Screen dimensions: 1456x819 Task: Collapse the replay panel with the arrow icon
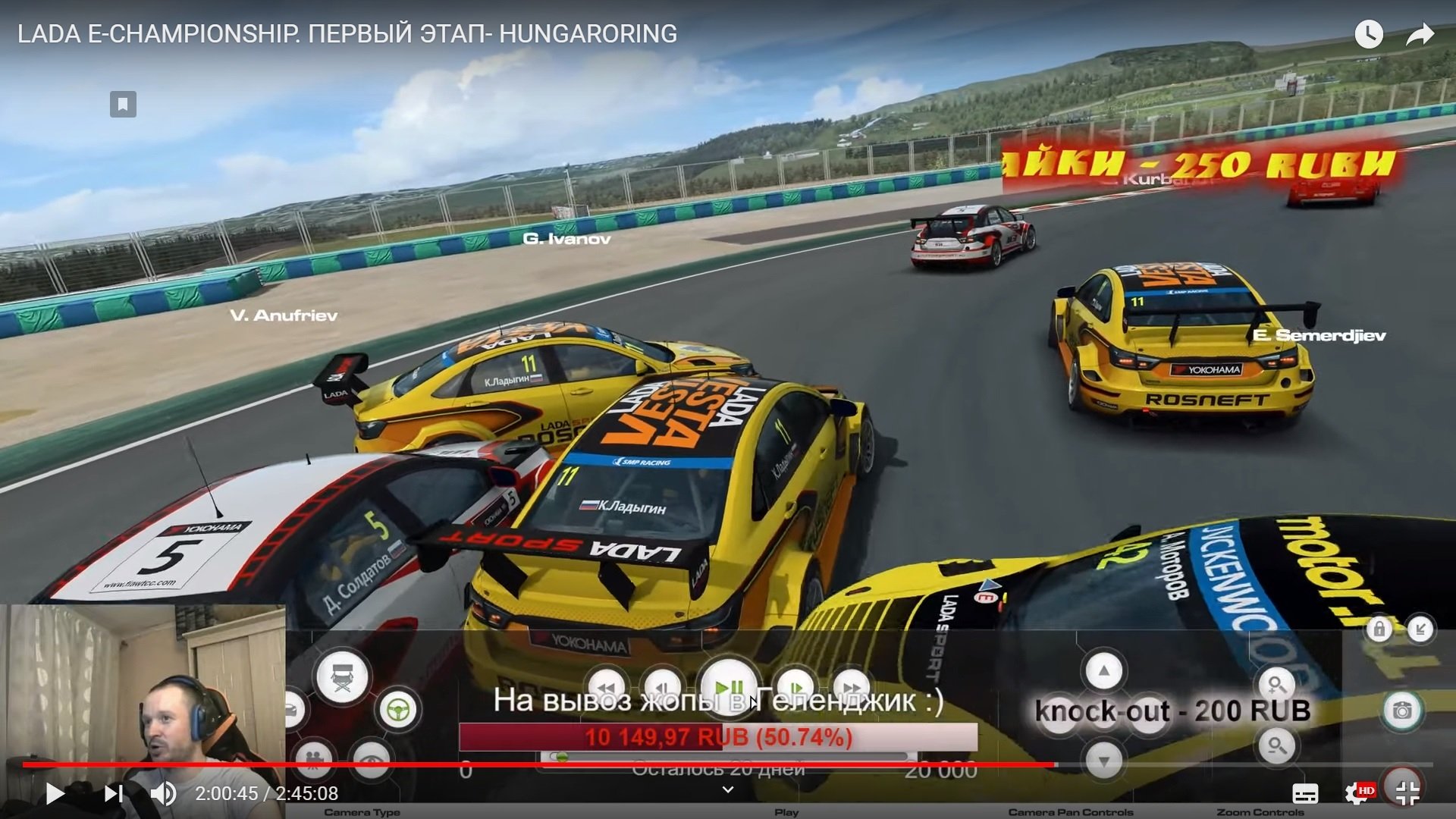[x=1420, y=629]
